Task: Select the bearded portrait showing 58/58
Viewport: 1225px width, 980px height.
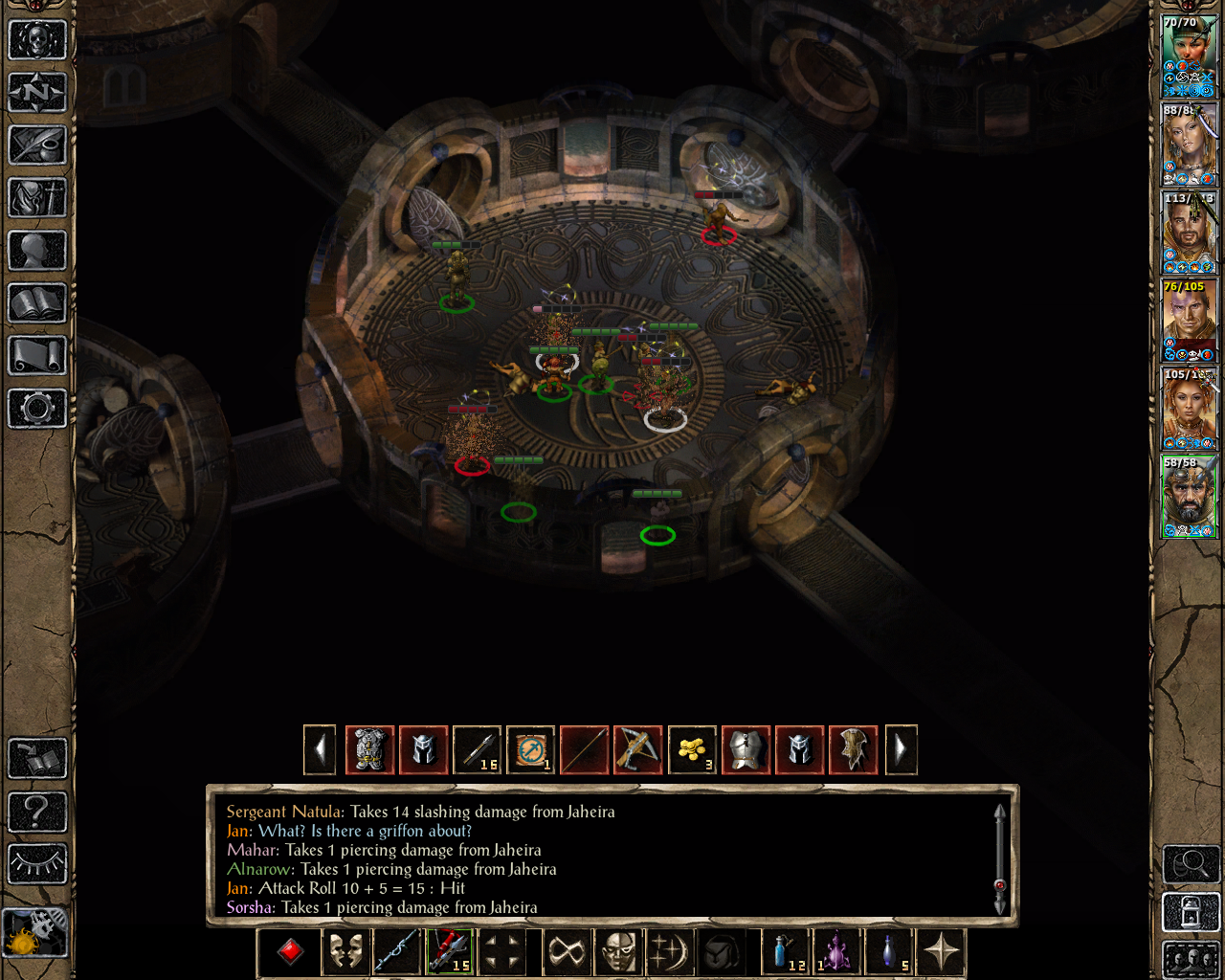Action: [x=1190, y=497]
